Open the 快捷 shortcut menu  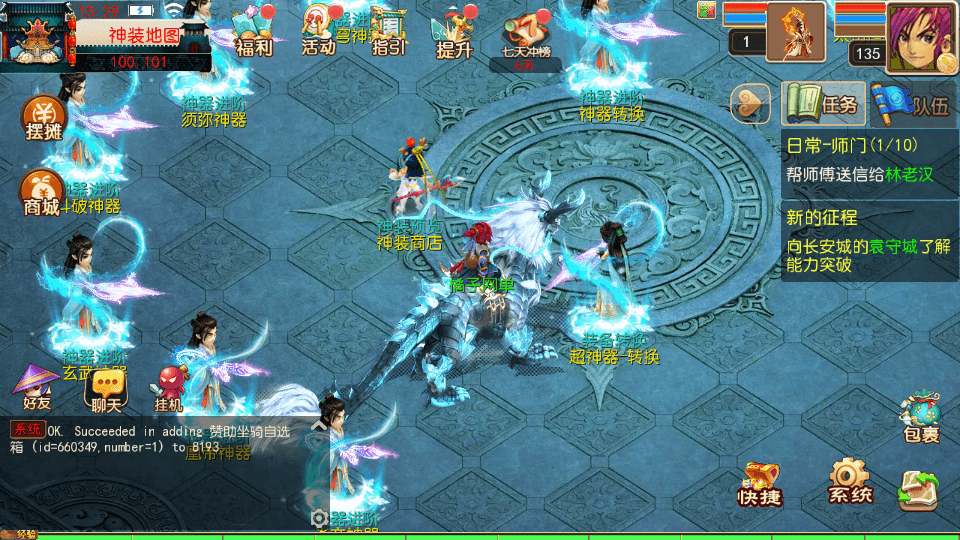point(760,484)
